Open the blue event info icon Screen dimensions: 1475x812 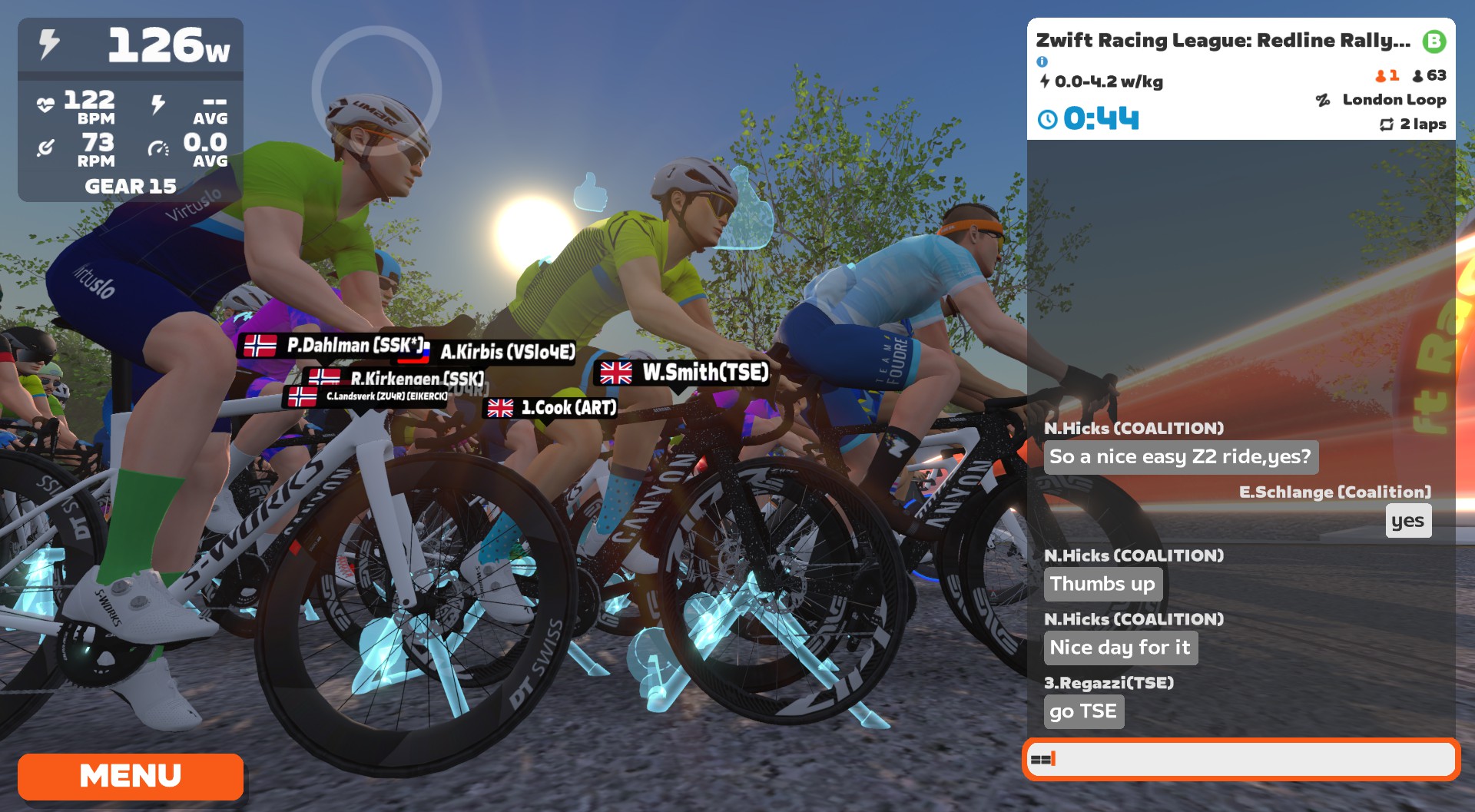click(x=1042, y=61)
